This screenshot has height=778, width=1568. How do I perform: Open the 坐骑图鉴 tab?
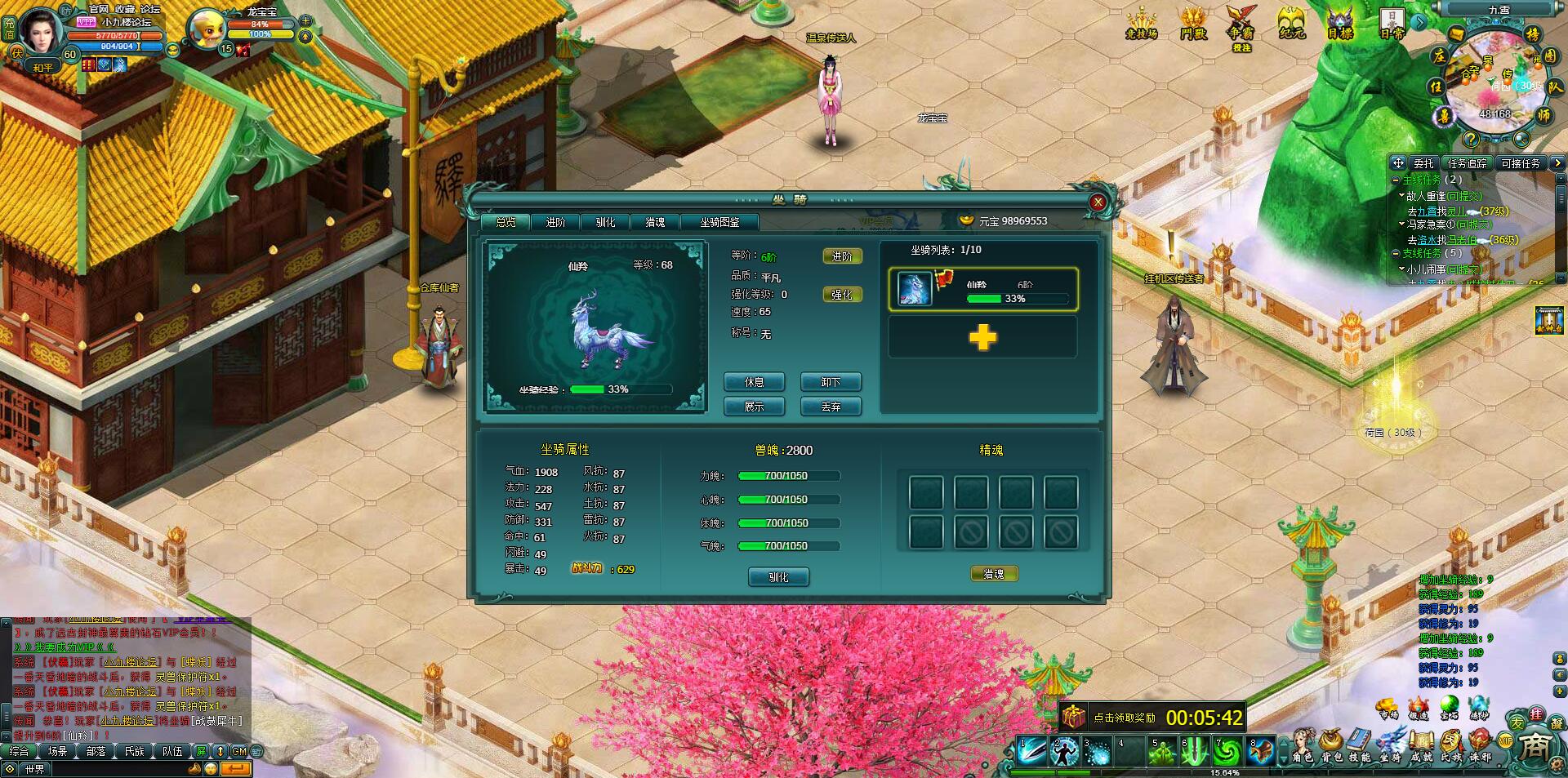(719, 222)
